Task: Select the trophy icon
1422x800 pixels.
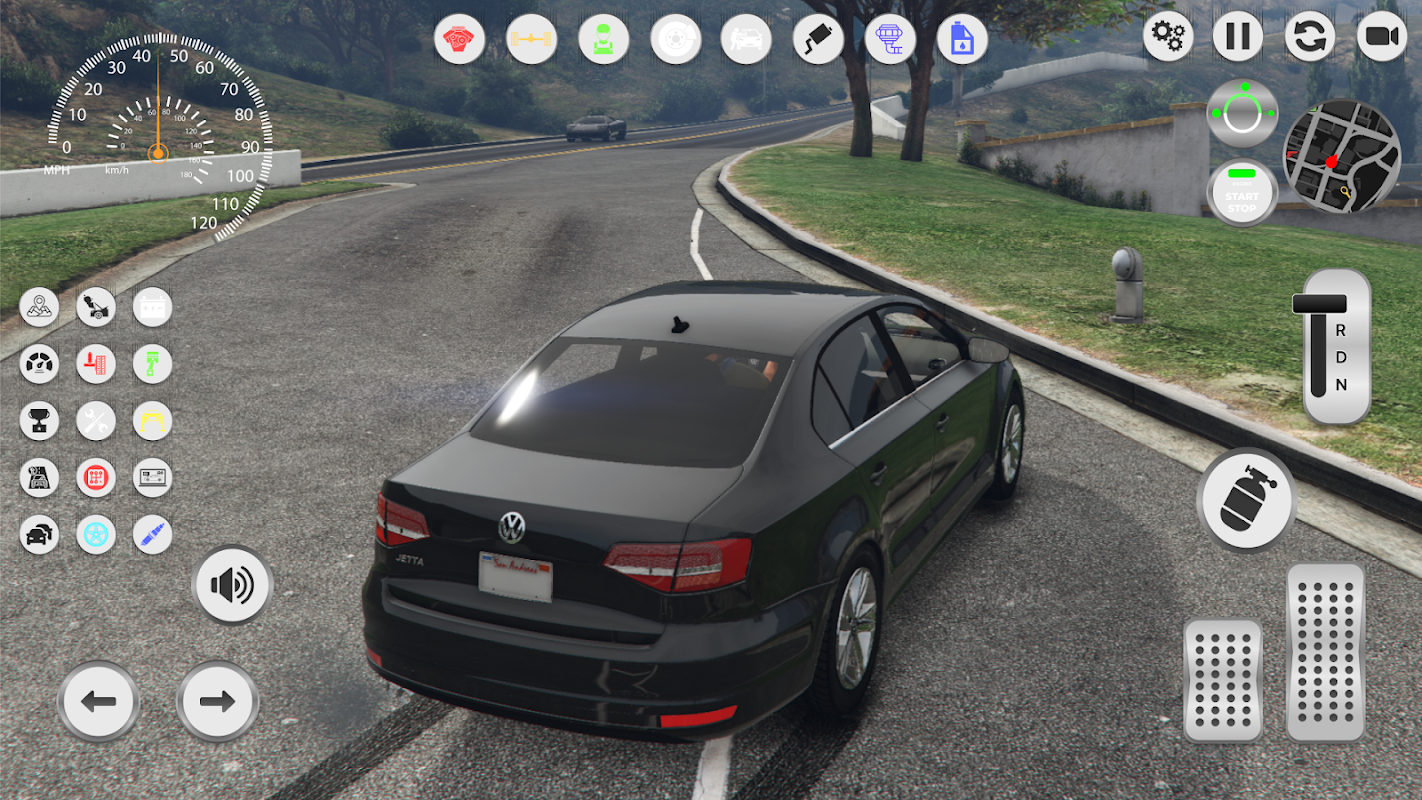Action: coord(39,421)
